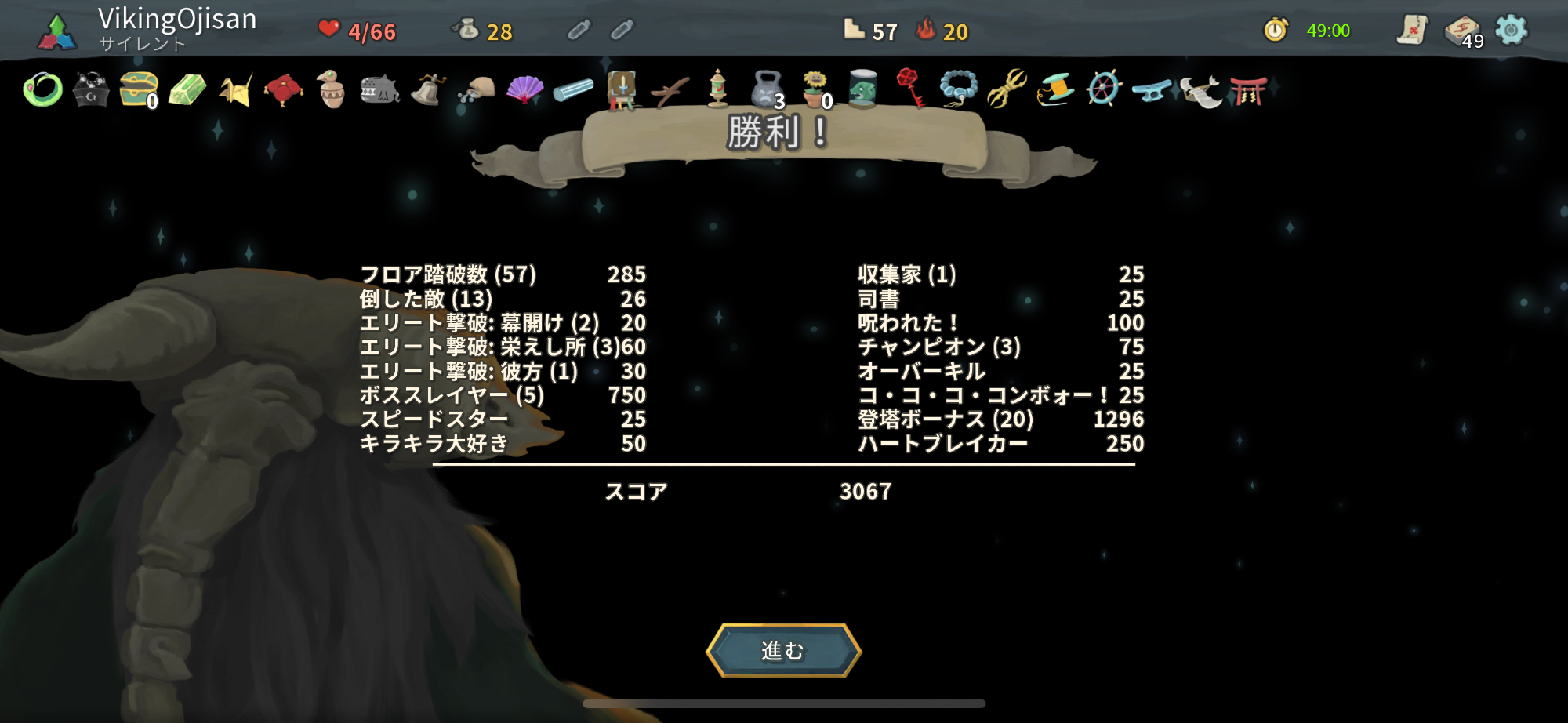
Task: Click the 進む proceed button
Action: [783, 651]
